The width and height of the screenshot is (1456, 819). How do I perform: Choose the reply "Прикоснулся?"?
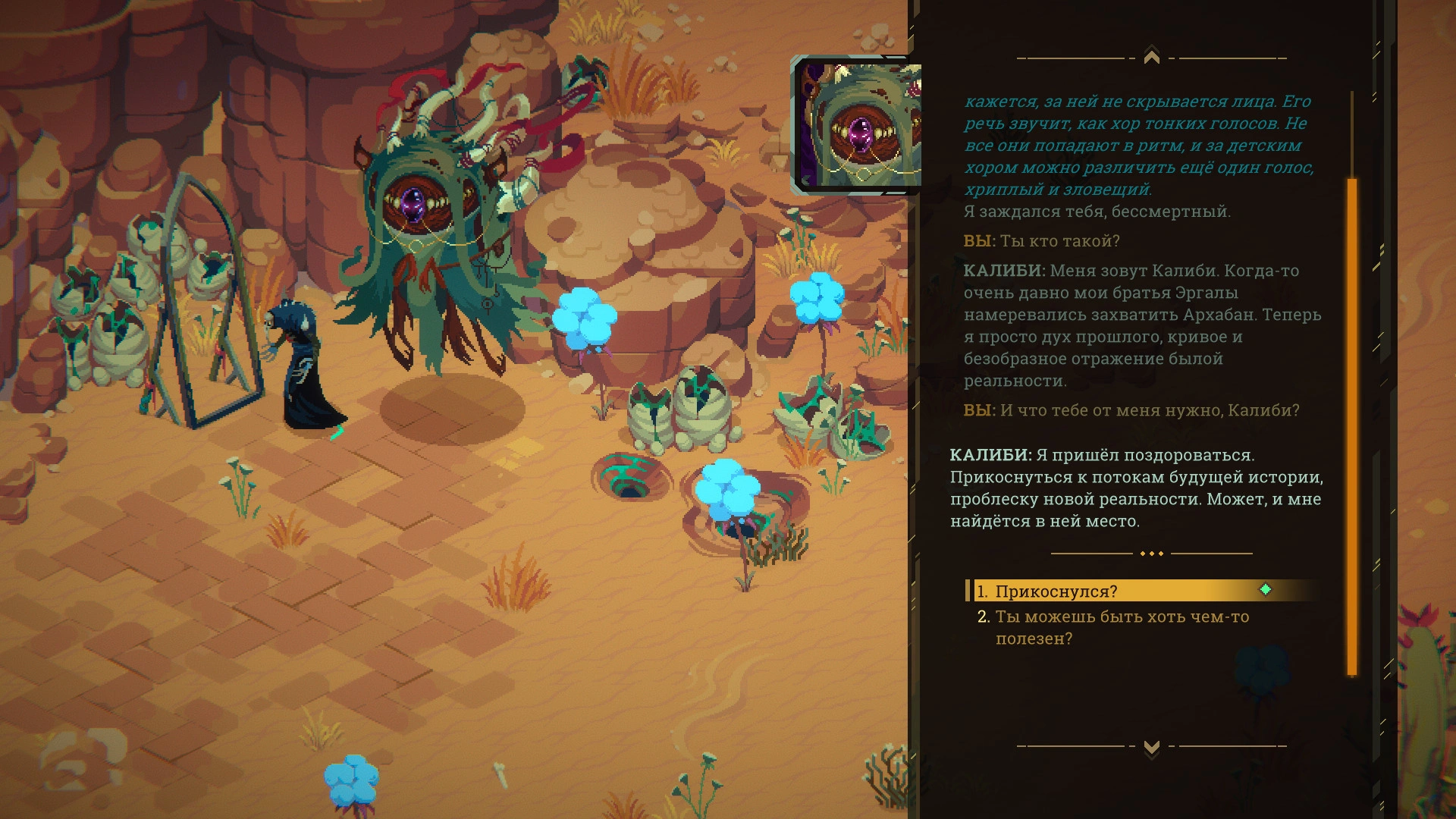coord(1056,591)
